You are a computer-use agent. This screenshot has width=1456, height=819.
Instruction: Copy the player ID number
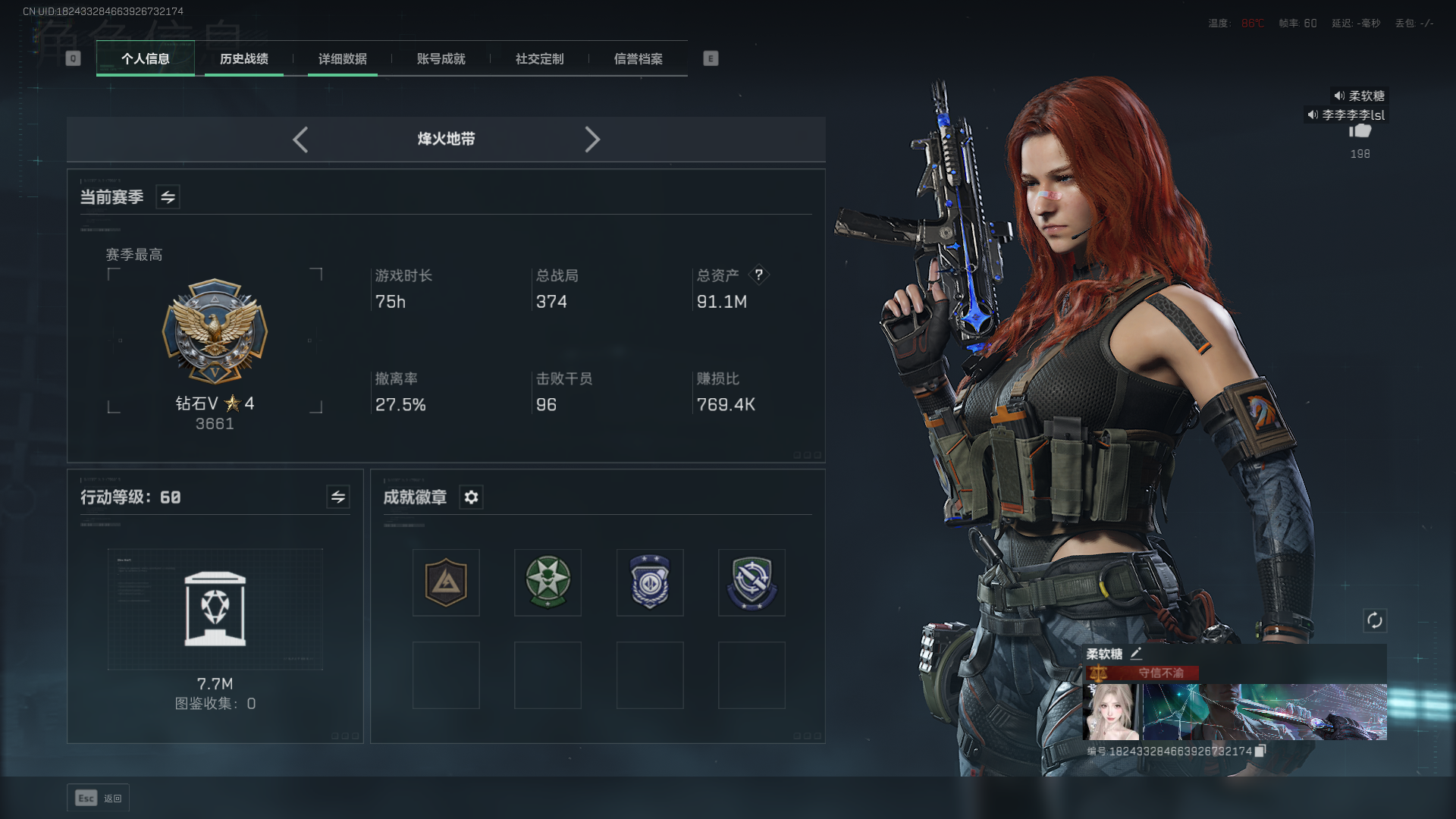point(1260,751)
